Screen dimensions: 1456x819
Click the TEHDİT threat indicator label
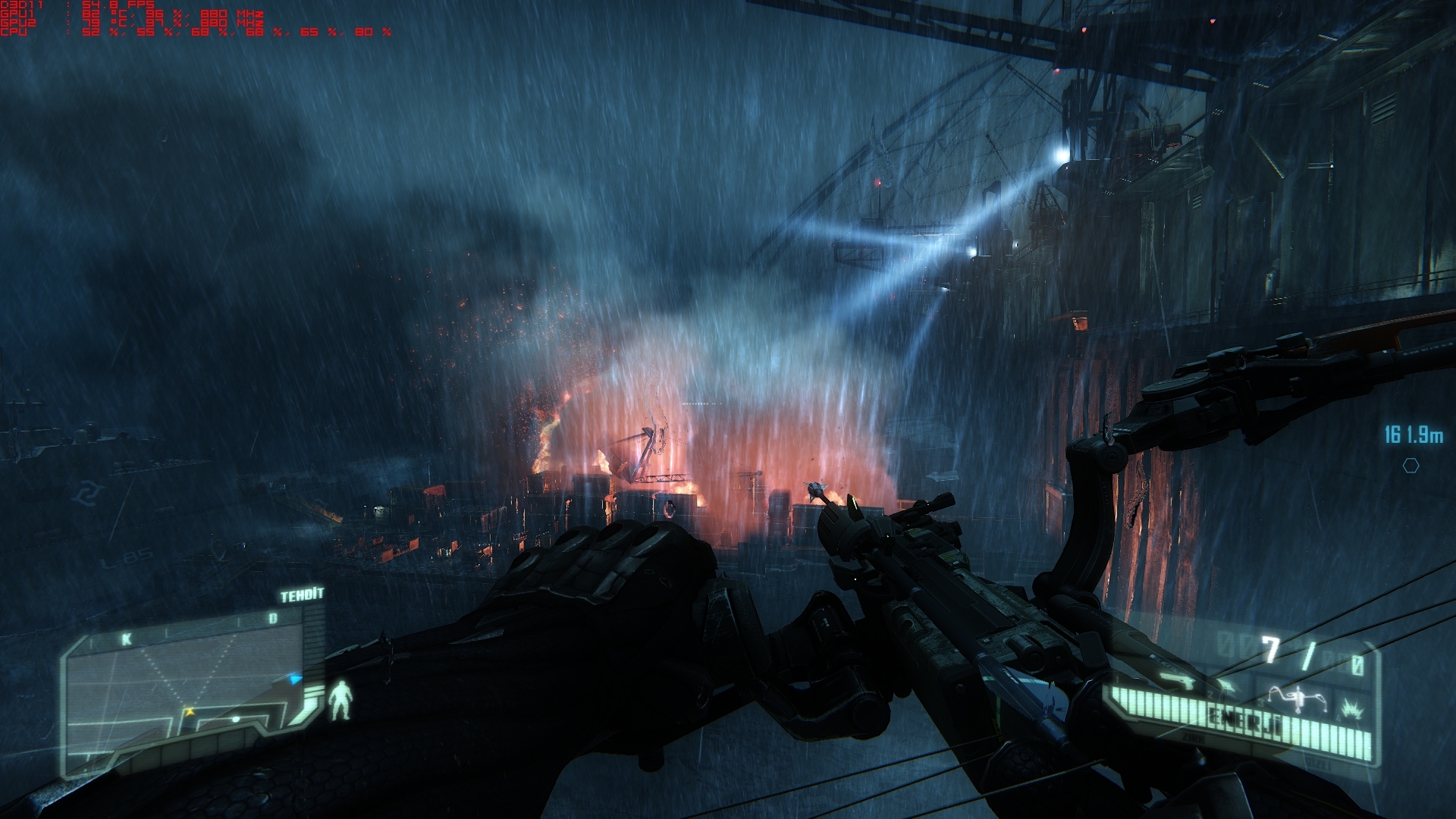point(302,595)
